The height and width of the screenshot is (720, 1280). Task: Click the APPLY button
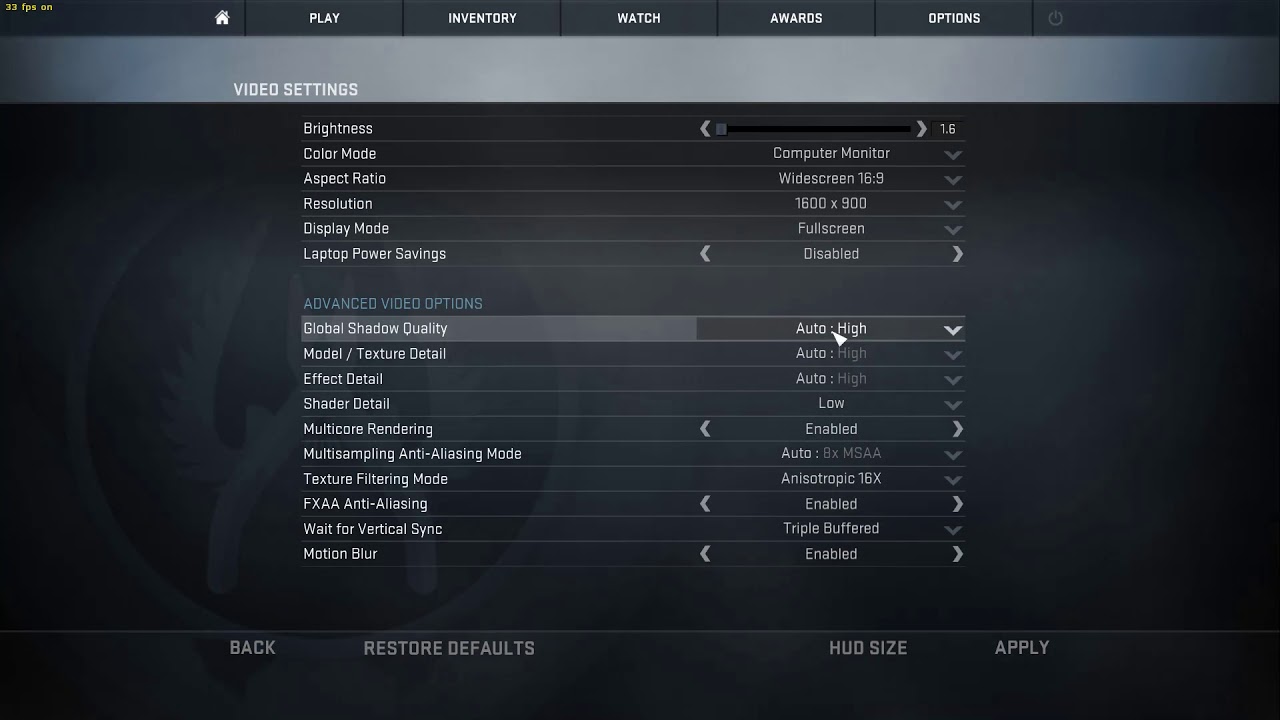(1021, 647)
